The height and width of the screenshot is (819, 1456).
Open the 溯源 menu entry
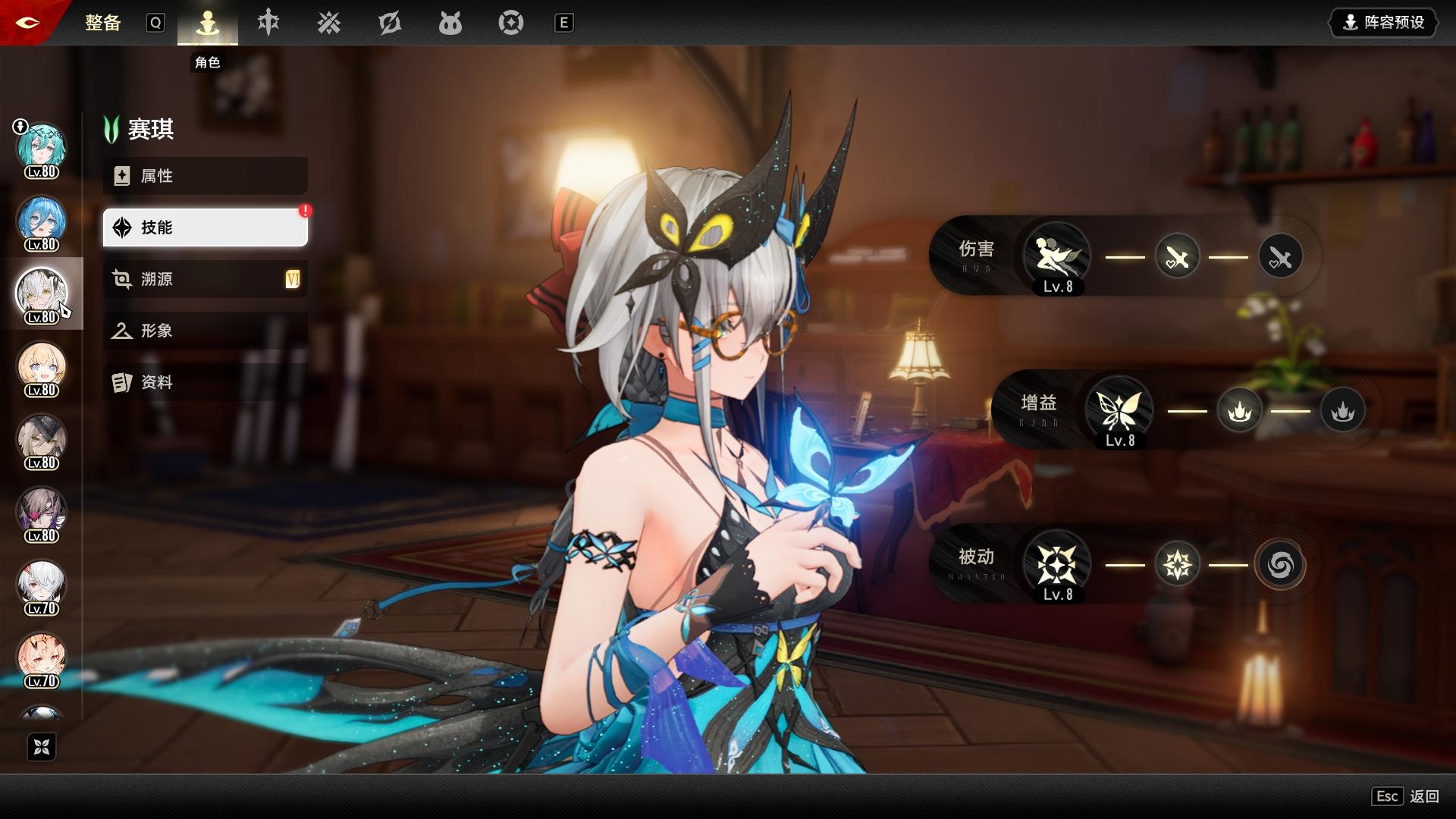pyautogui.click(x=205, y=279)
